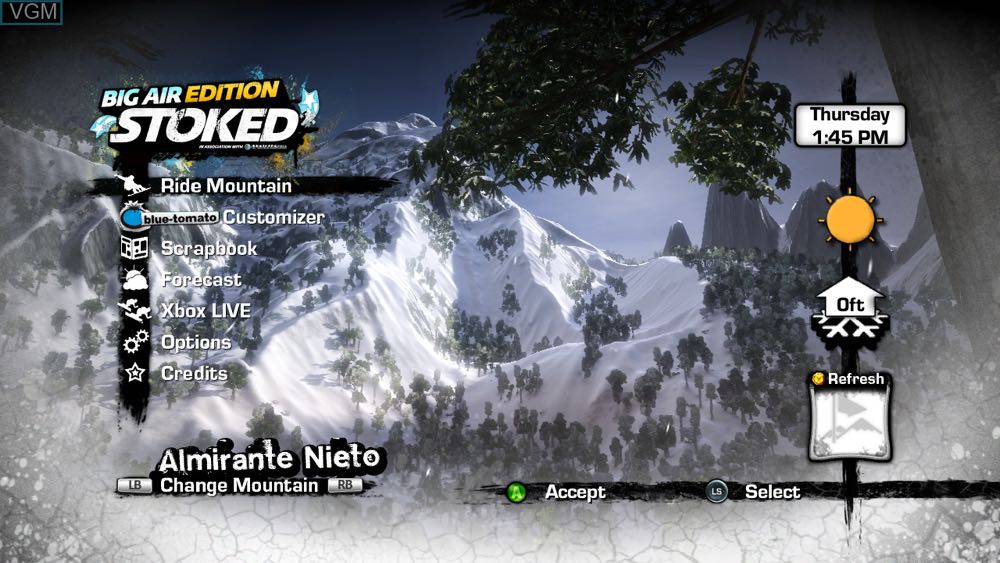Show the game Credits
Image resolution: width=1000 pixels, height=563 pixels.
point(194,373)
